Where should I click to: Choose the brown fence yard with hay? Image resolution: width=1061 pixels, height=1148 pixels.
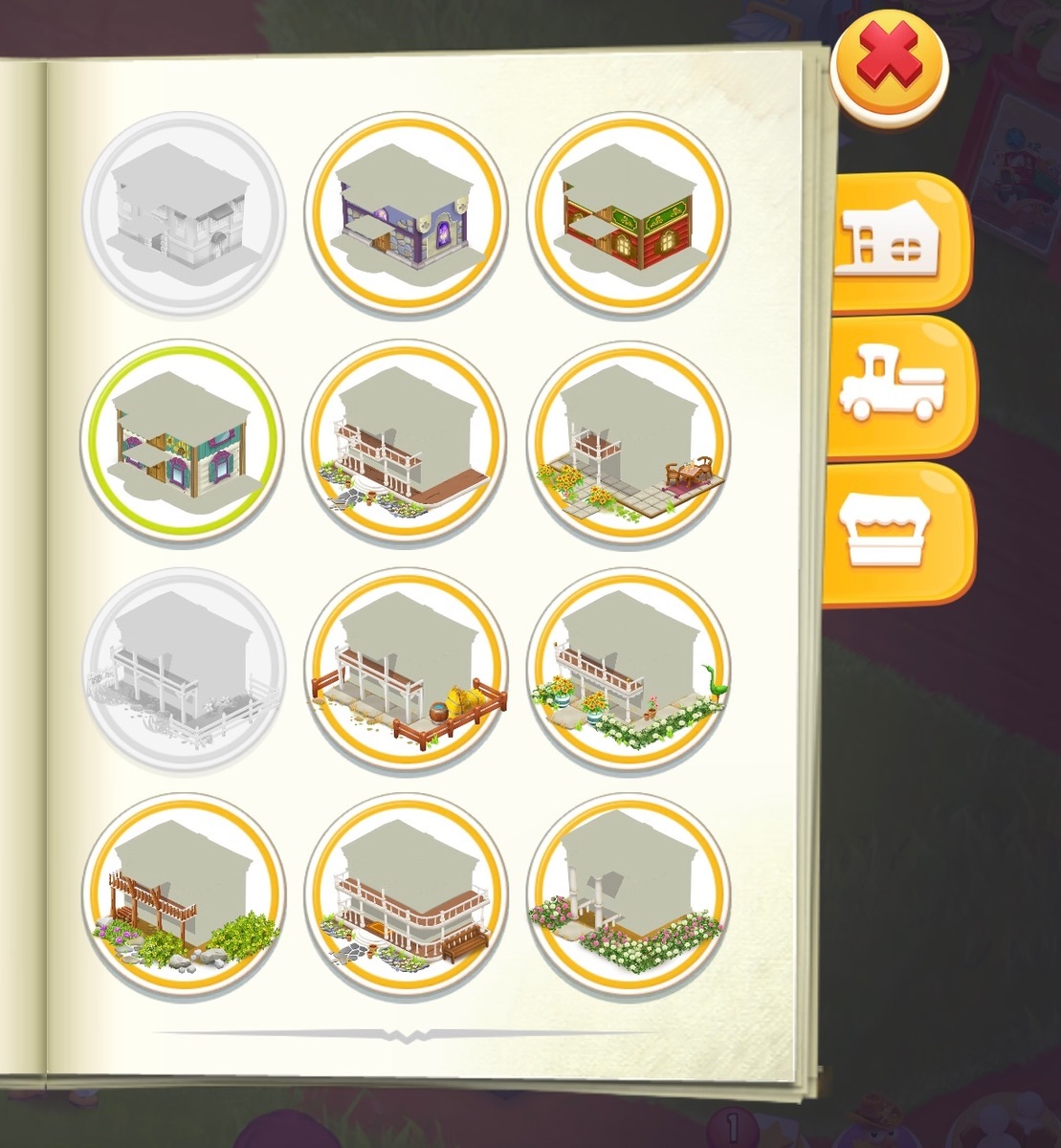coord(406,668)
